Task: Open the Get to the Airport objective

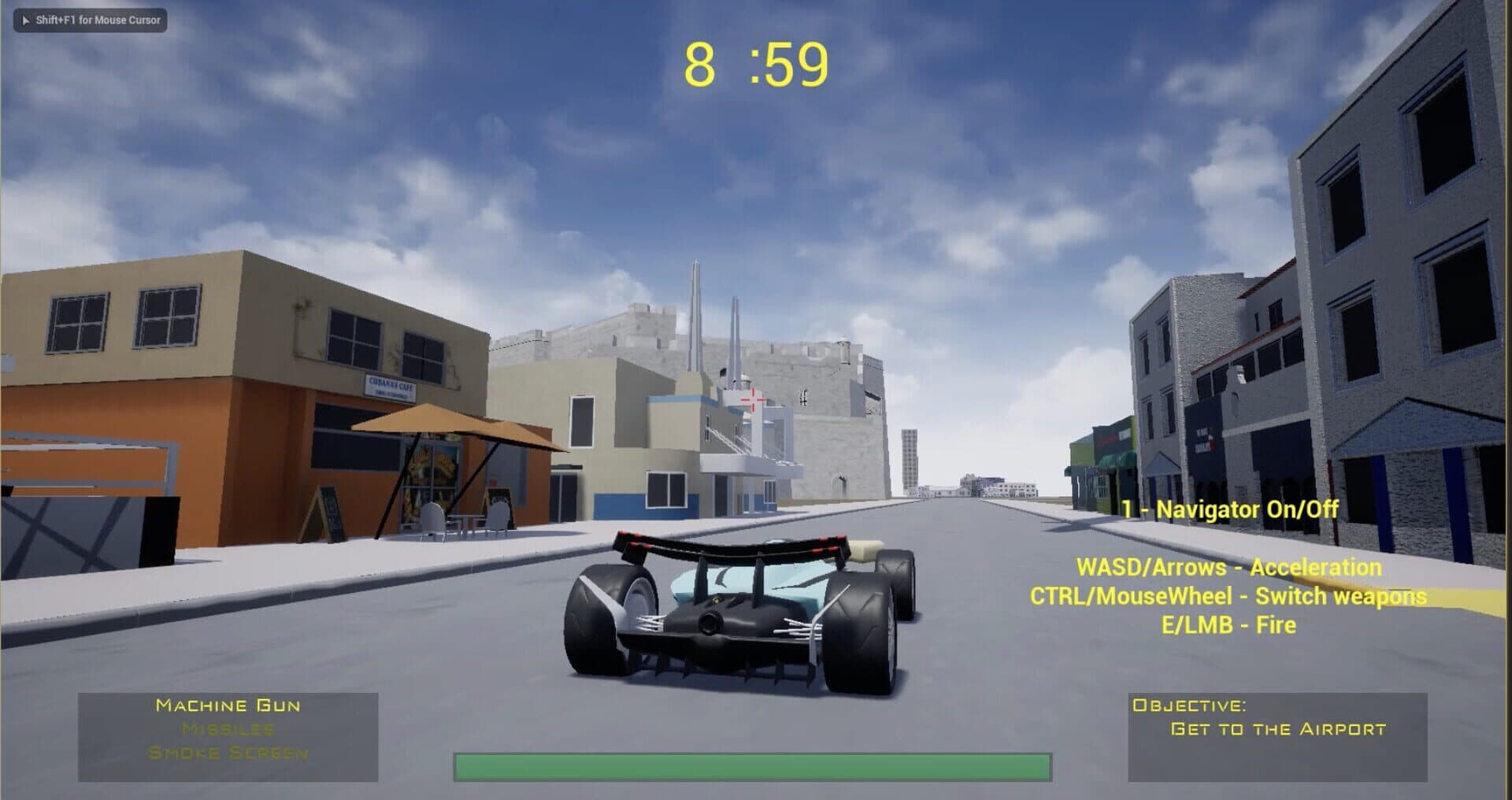Action: (x=1277, y=729)
